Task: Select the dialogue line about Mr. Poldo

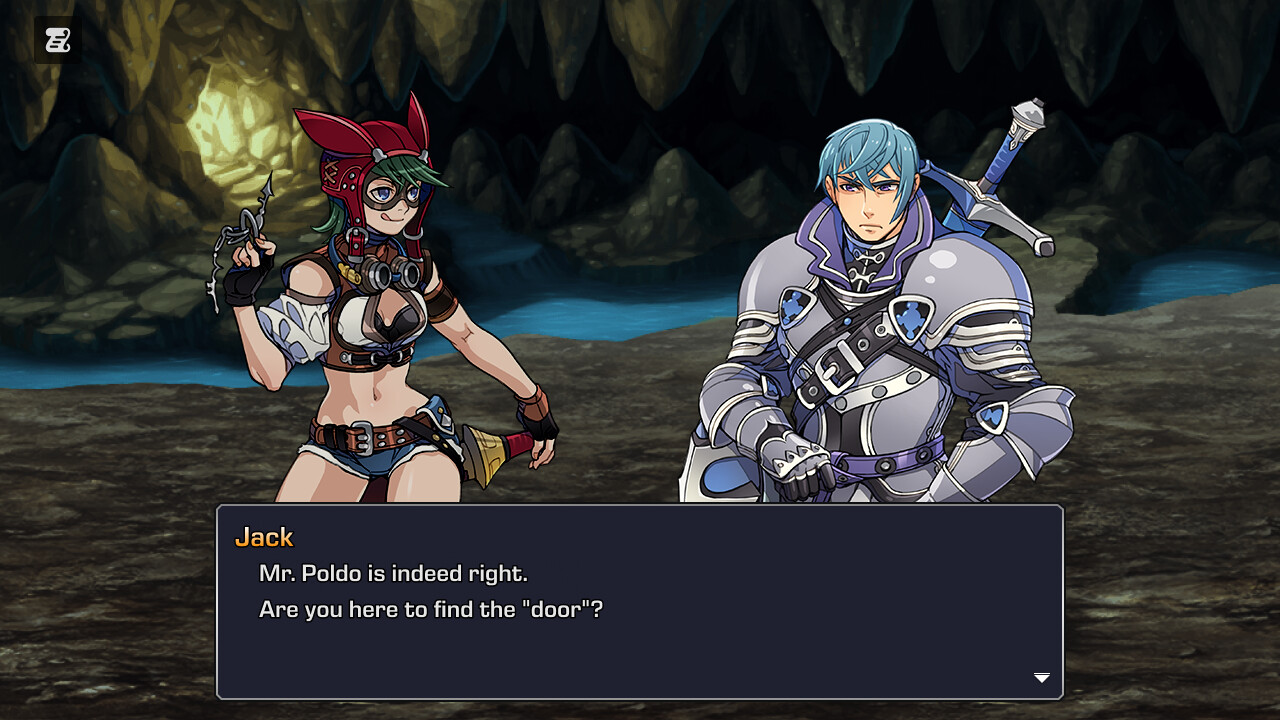Action: (391, 573)
